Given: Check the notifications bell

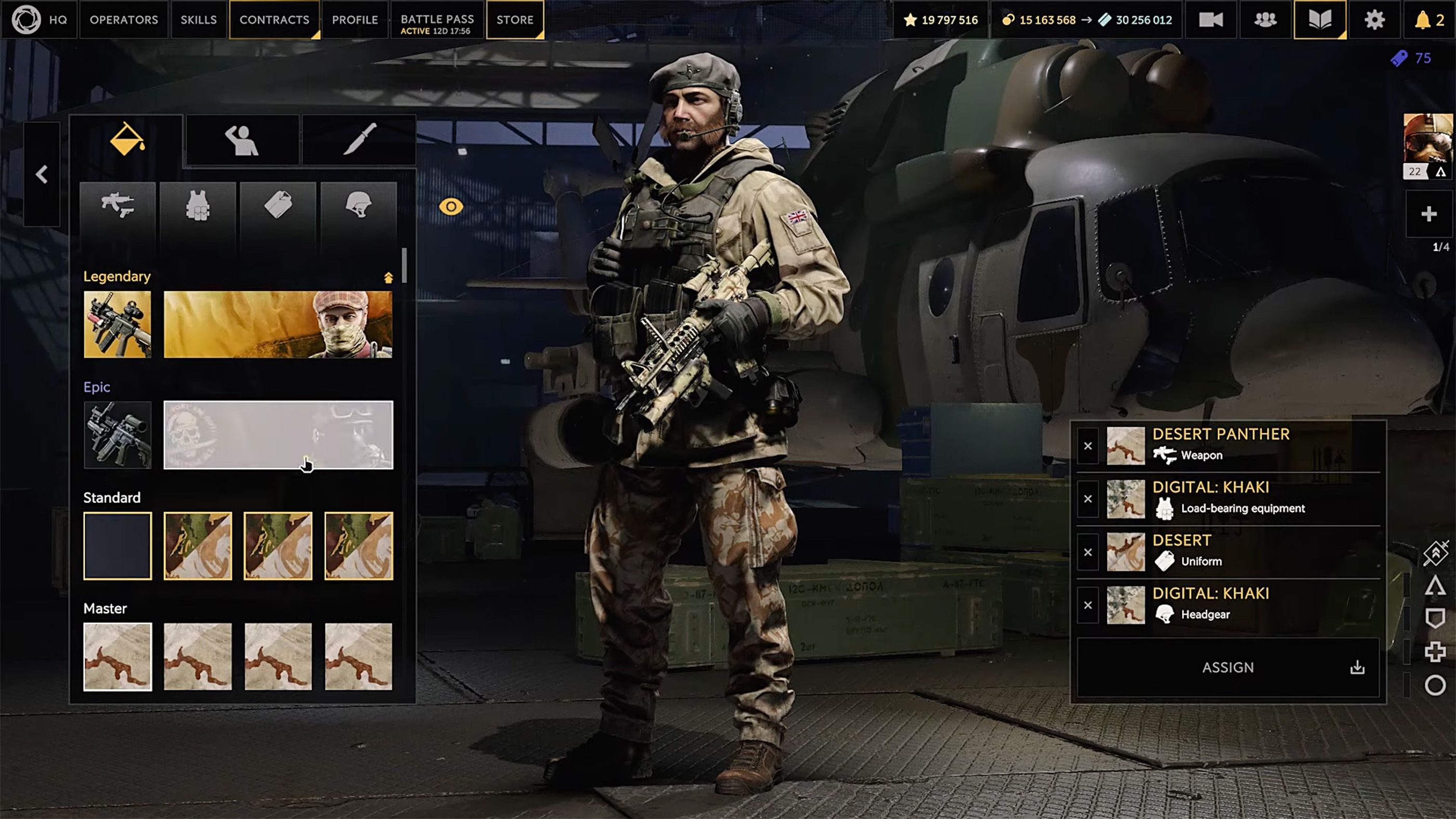Looking at the screenshot, I should point(1428,20).
